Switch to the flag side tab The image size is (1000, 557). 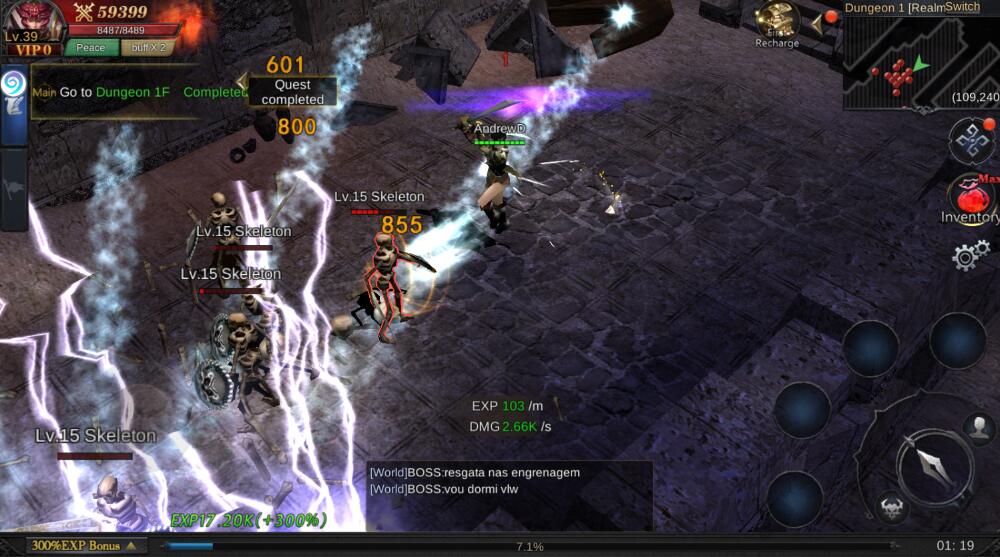pos(13,189)
